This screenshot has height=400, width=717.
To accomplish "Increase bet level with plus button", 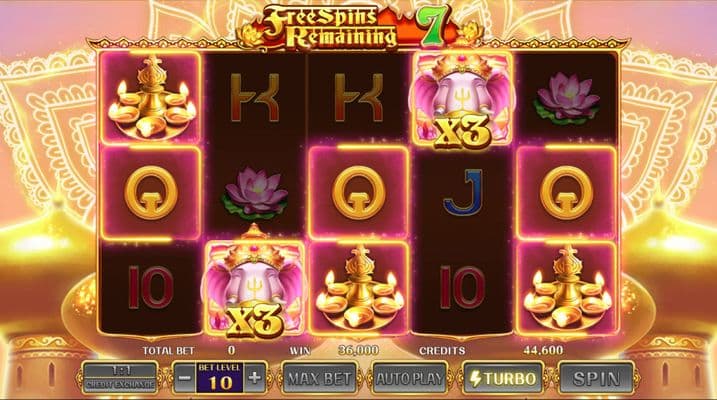I will click(255, 377).
